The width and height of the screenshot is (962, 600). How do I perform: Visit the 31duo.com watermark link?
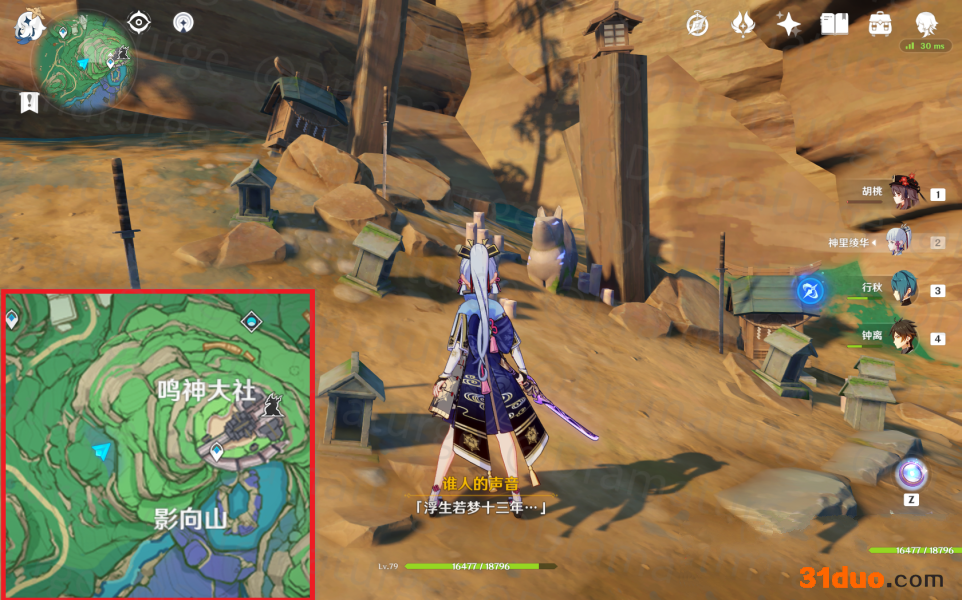(870, 578)
